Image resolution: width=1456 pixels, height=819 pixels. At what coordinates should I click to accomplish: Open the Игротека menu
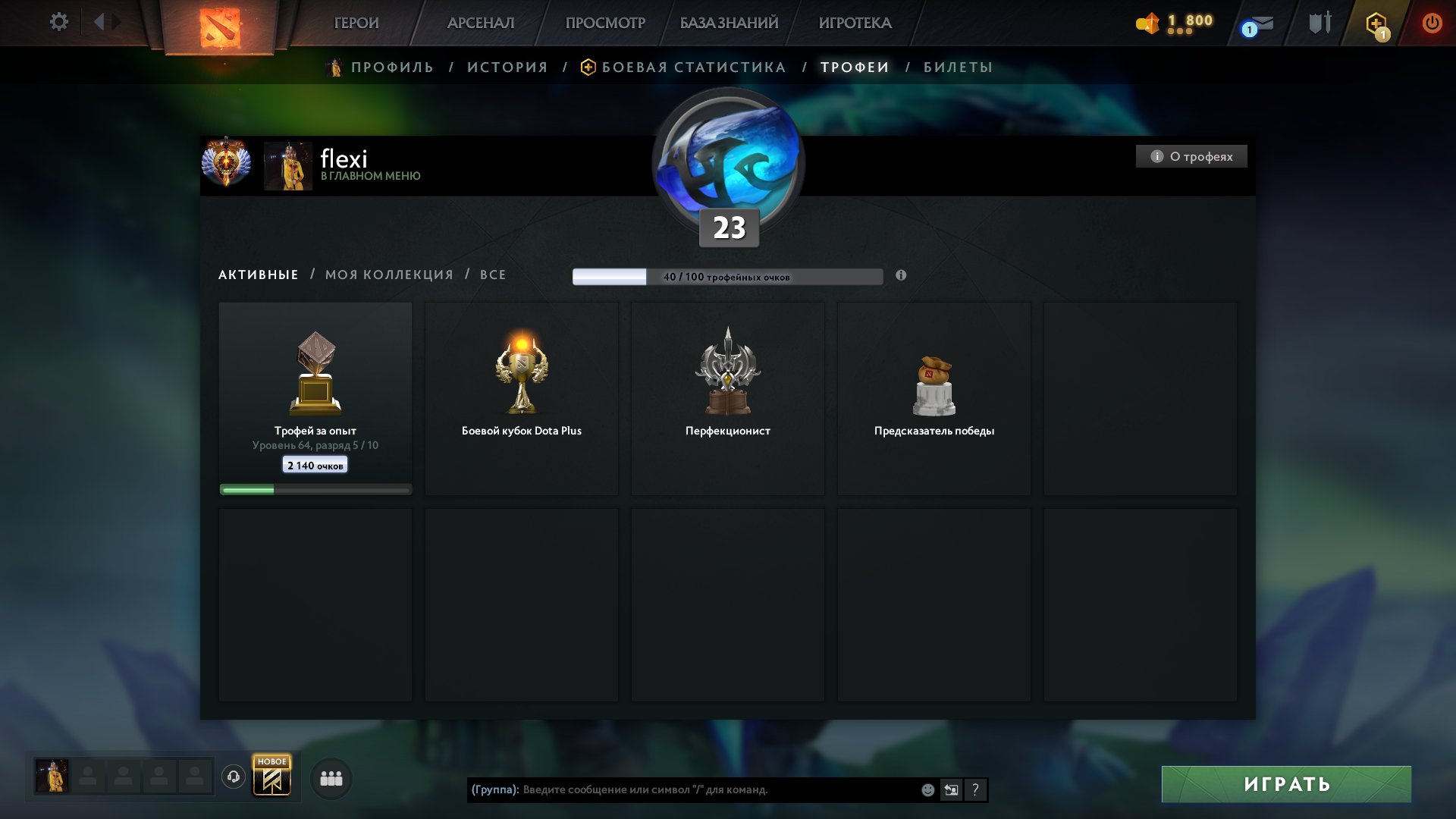point(855,24)
